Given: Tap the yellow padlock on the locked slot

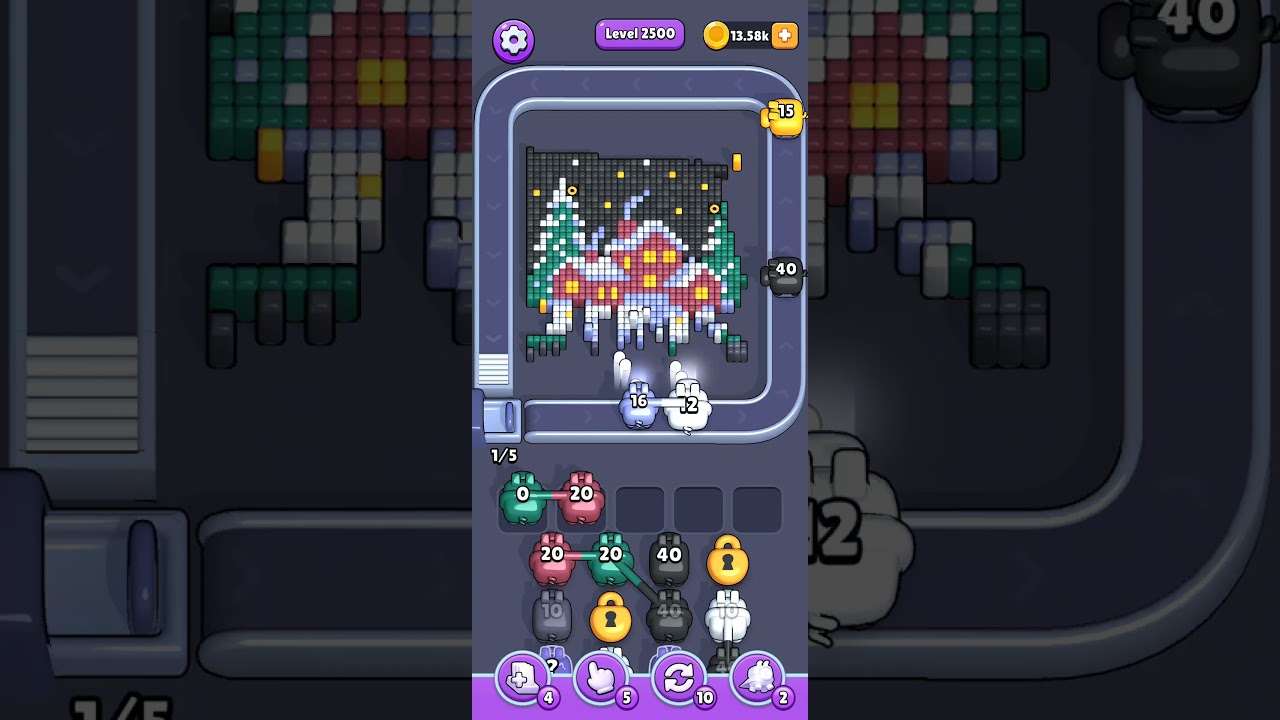Looking at the screenshot, I should [x=729, y=561].
